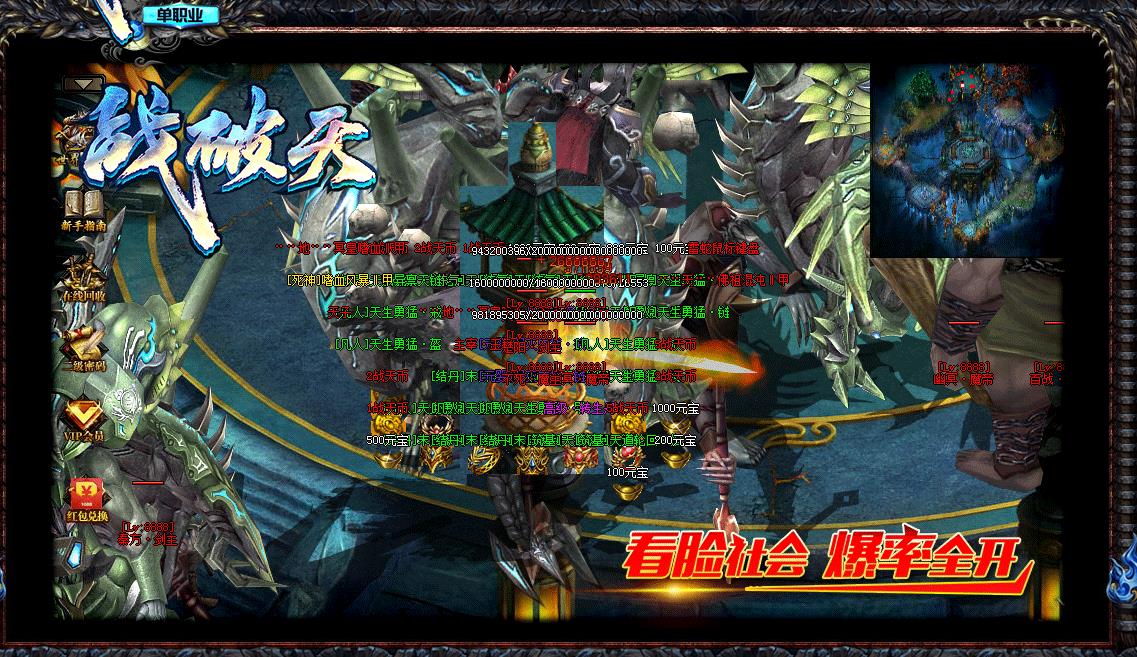
Task: Open the VIP会员 membership icon
Action: point(84,416)
